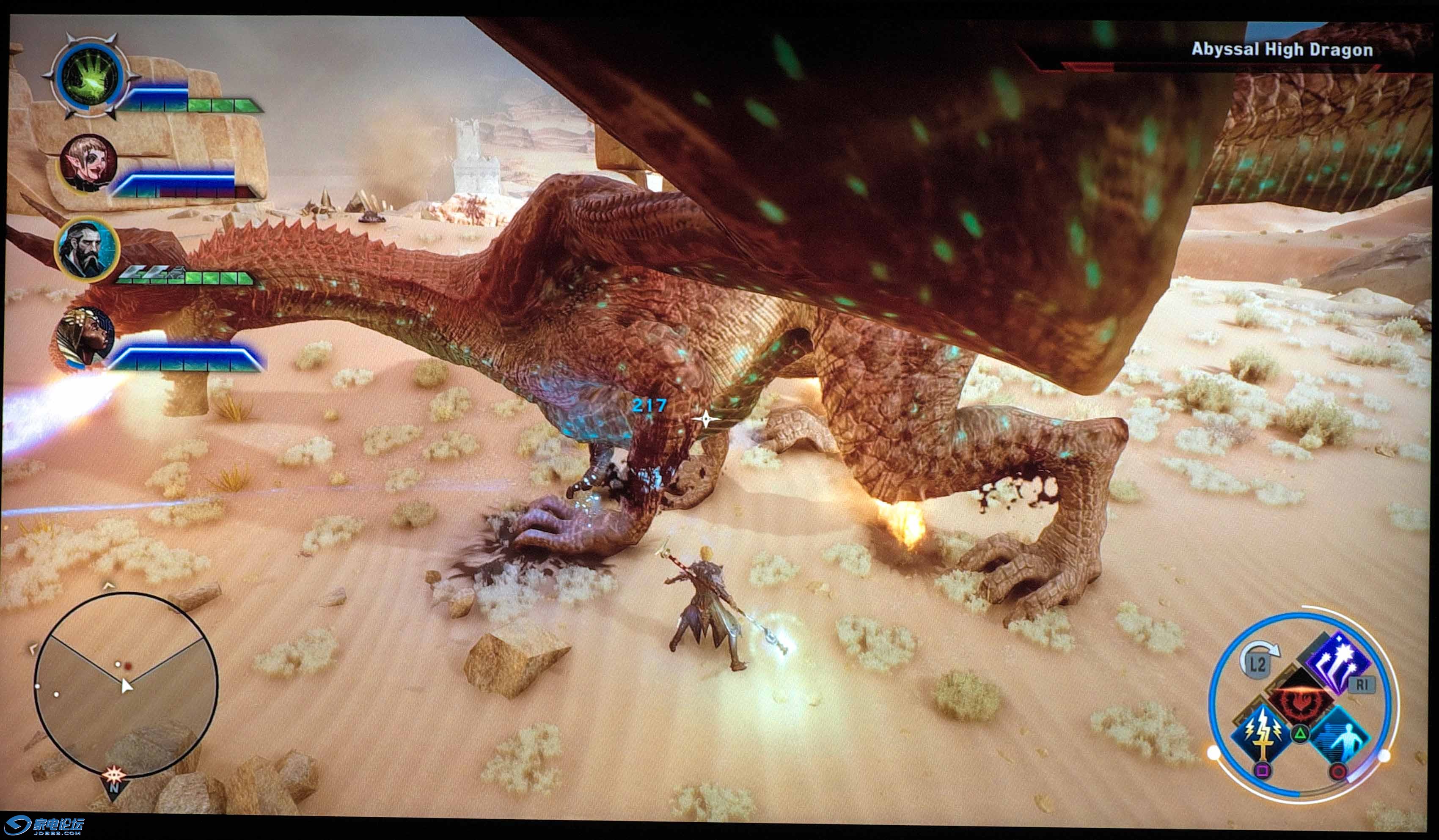Switch to the elf archer's portrait

click(x=88, y=164)
